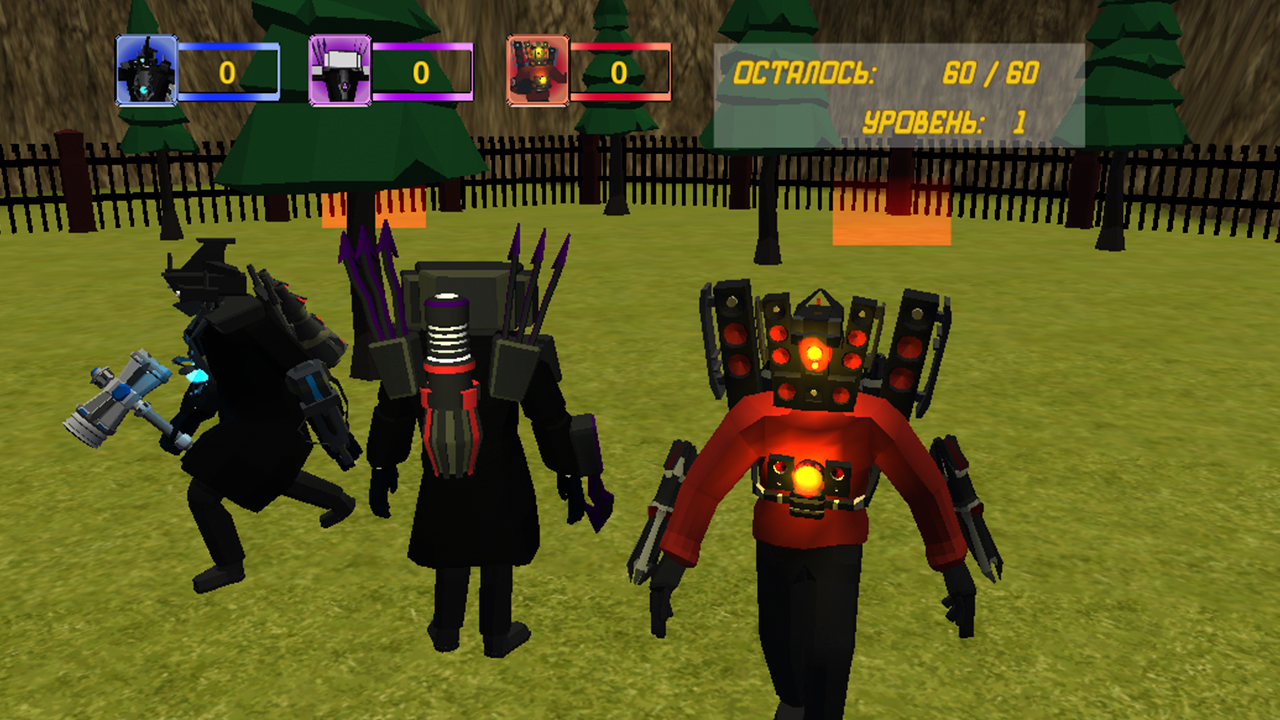1280x720 pixels.
Task: Select the blue Titan Cameraman icon
Action: [x=146, y=69]
